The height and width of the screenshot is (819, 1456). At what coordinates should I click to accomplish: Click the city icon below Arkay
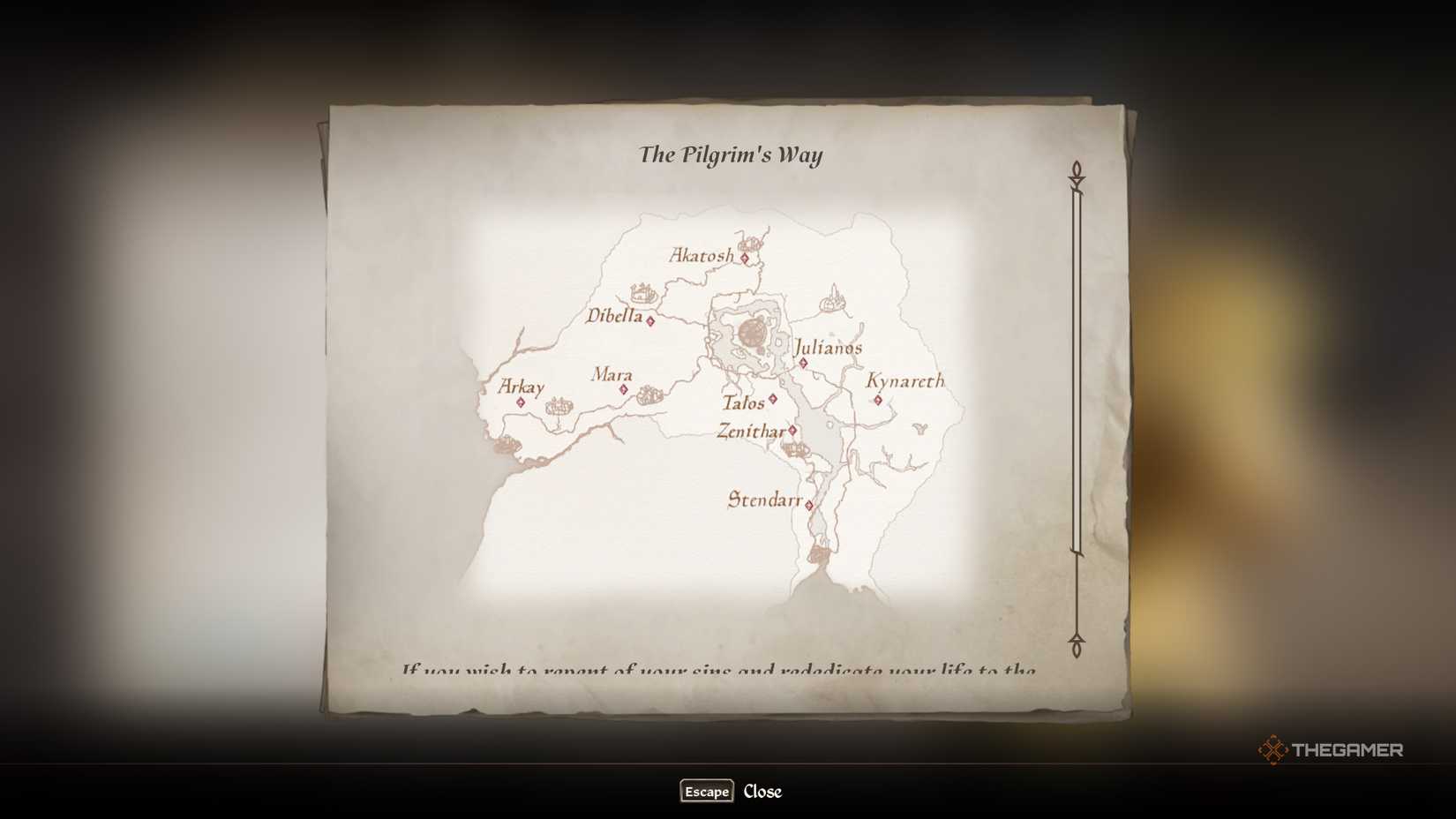click(x=558, y=407)
